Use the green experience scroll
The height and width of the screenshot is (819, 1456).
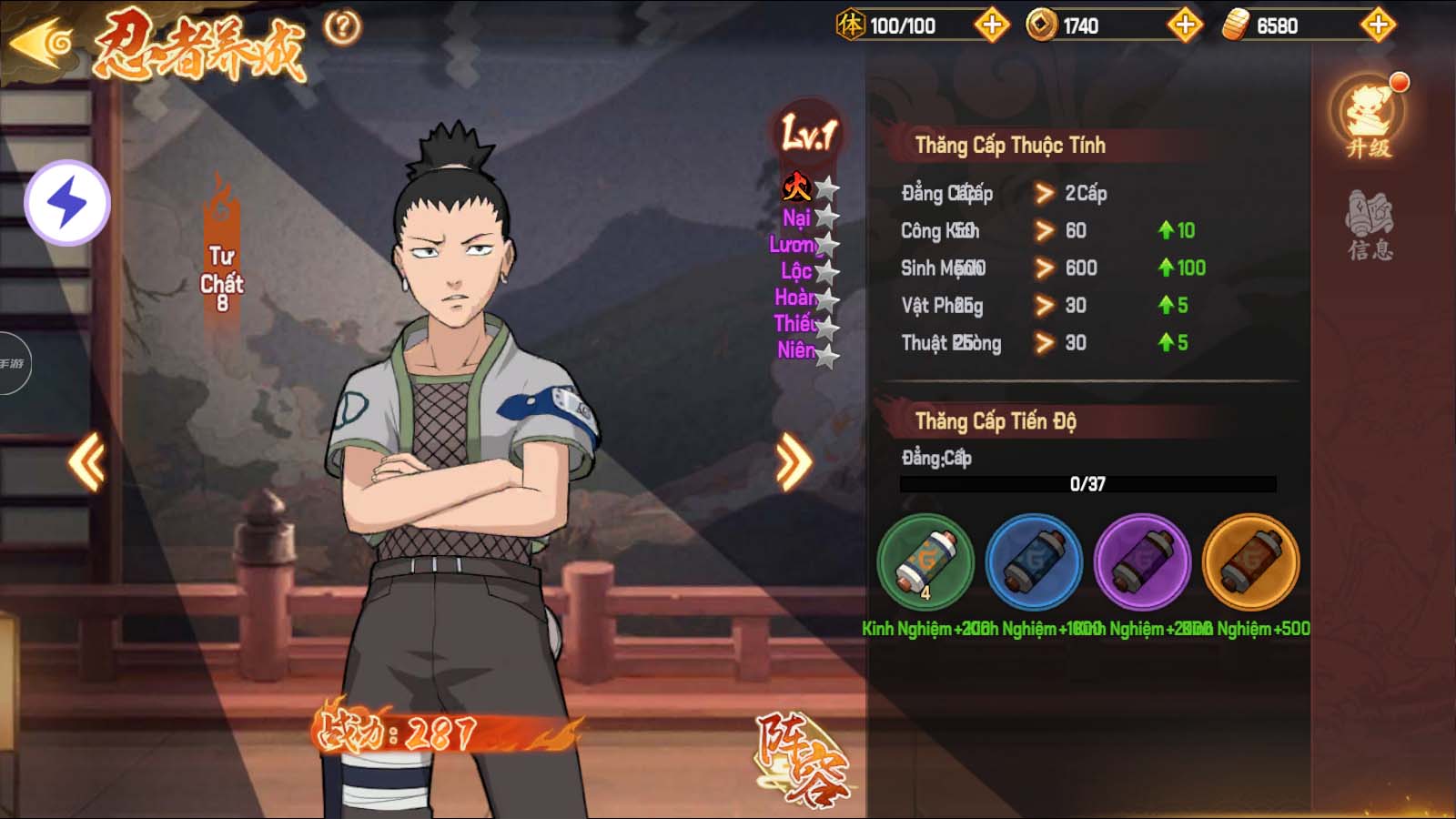click(x=925, y=562)
